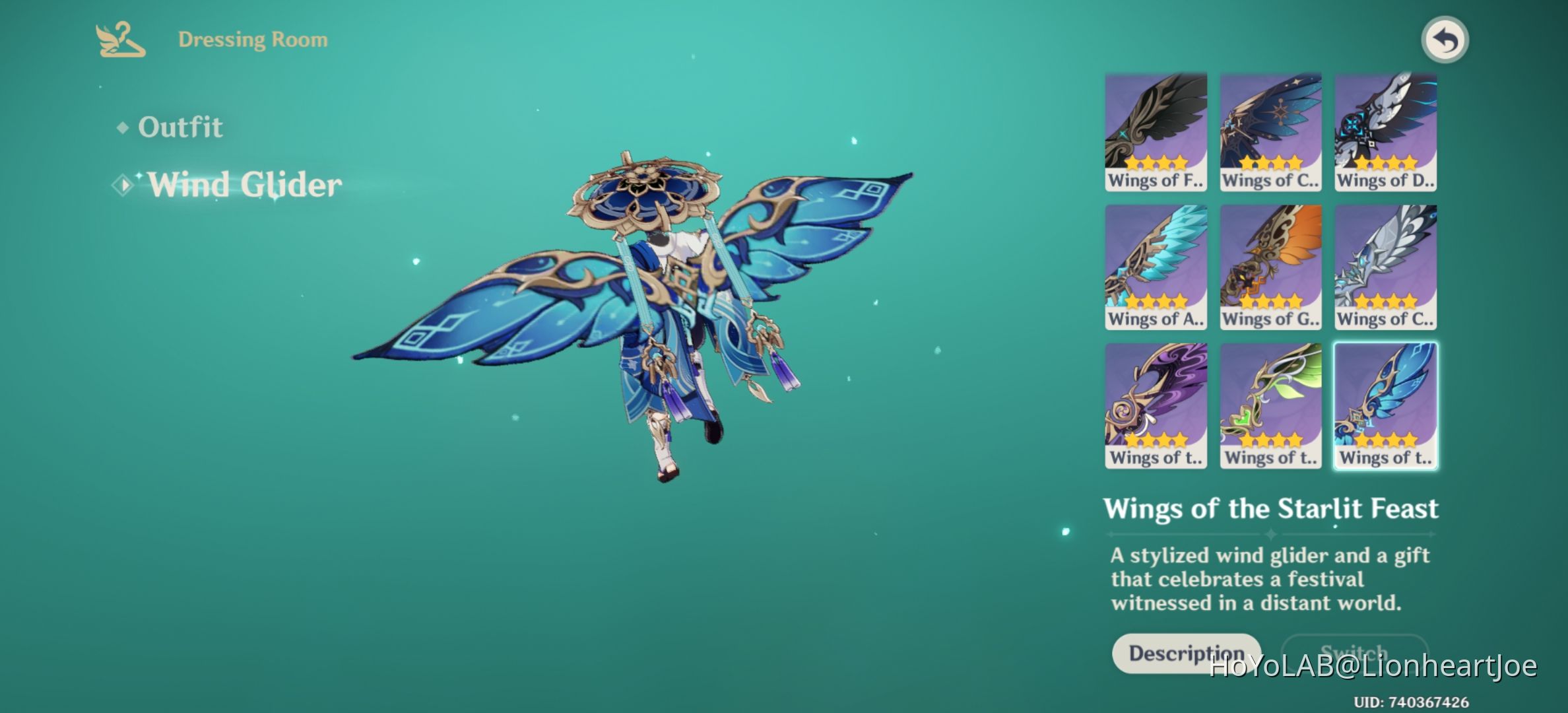
Task: Select the orange Wings of G.. glider icon
Action: (1270, 264)
